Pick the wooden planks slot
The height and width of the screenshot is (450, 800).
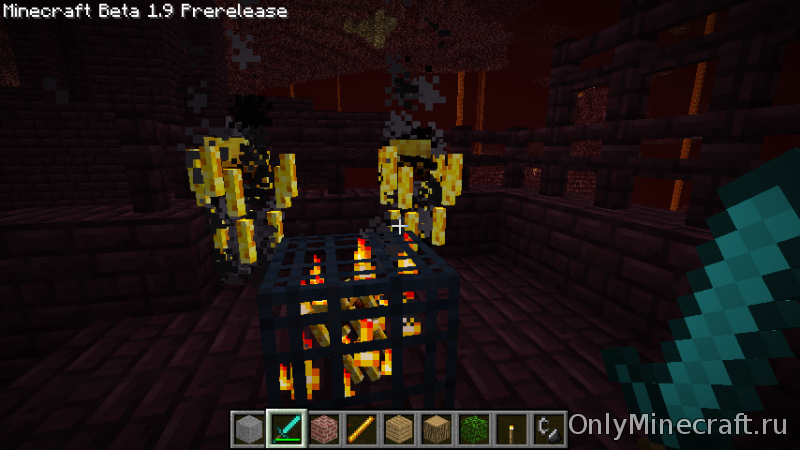398,428
